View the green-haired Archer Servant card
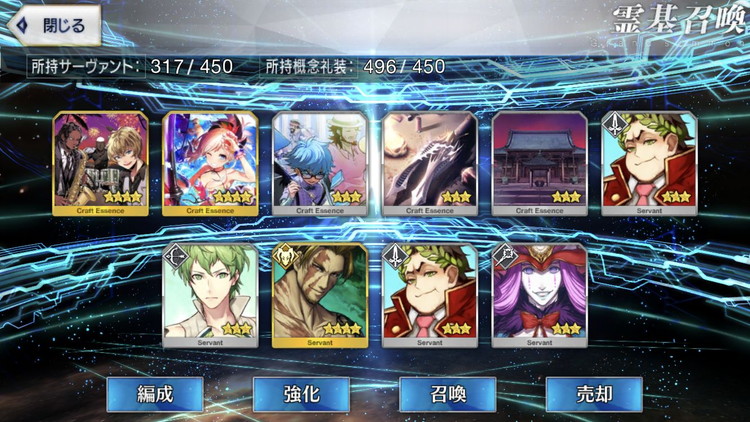Viewport: 750px width, 422px height. [x=210, y=295]
